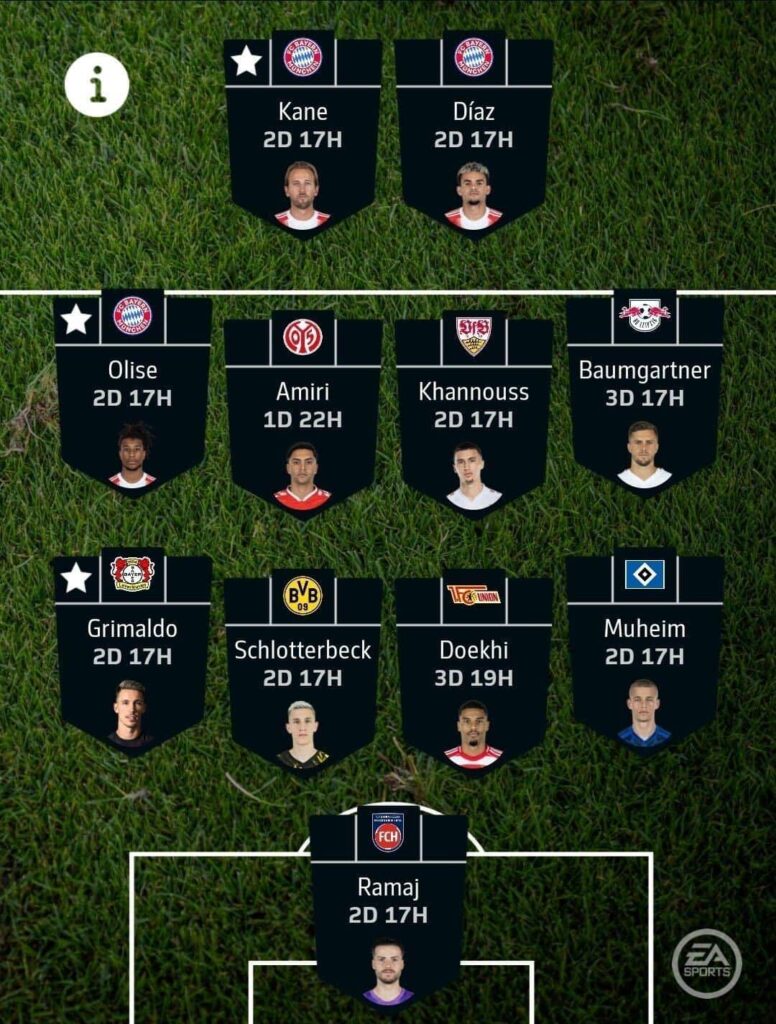Select the Baumgartner player card
The image size is (776, 1024).
645,393
